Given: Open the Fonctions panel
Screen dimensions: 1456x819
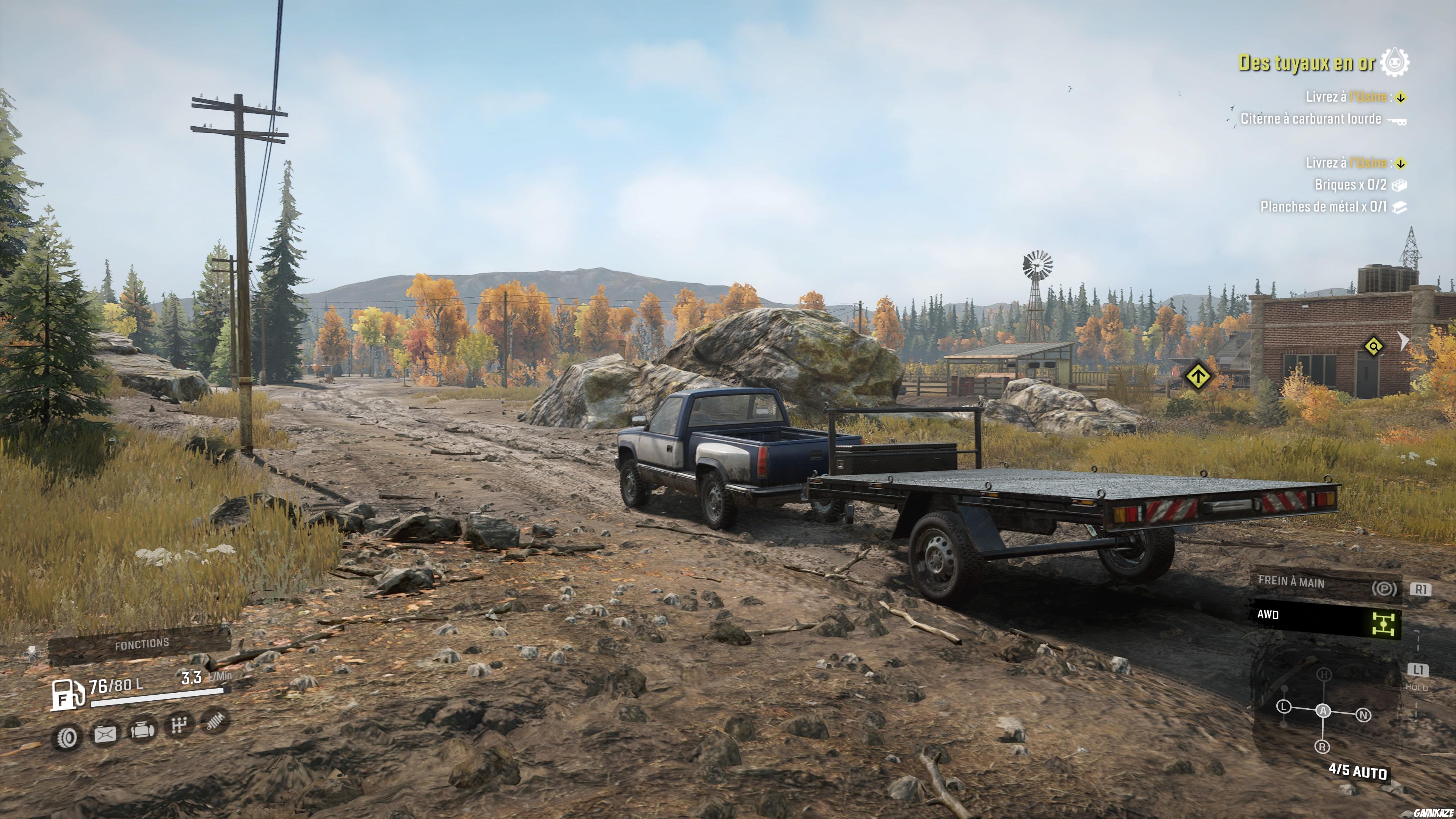Looking at the screenshot, I should (141, 644).
